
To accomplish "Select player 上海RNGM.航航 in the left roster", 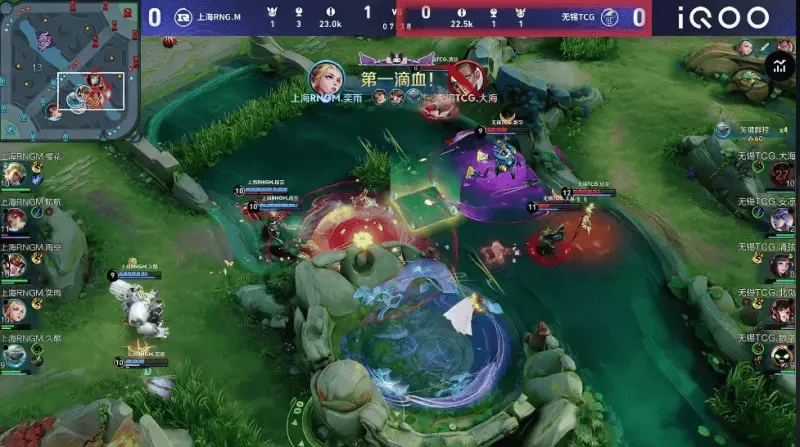I will click(x=14, y=220).
